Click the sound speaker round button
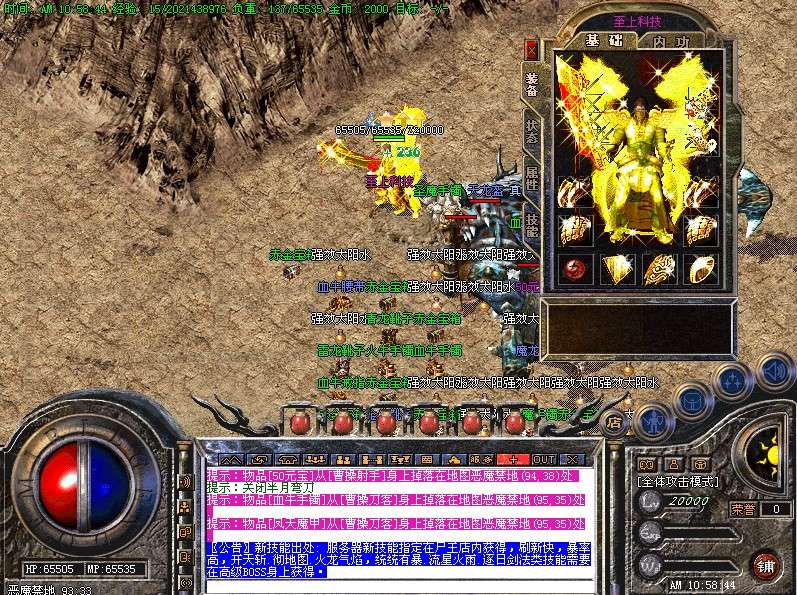 tap(775, 370)
